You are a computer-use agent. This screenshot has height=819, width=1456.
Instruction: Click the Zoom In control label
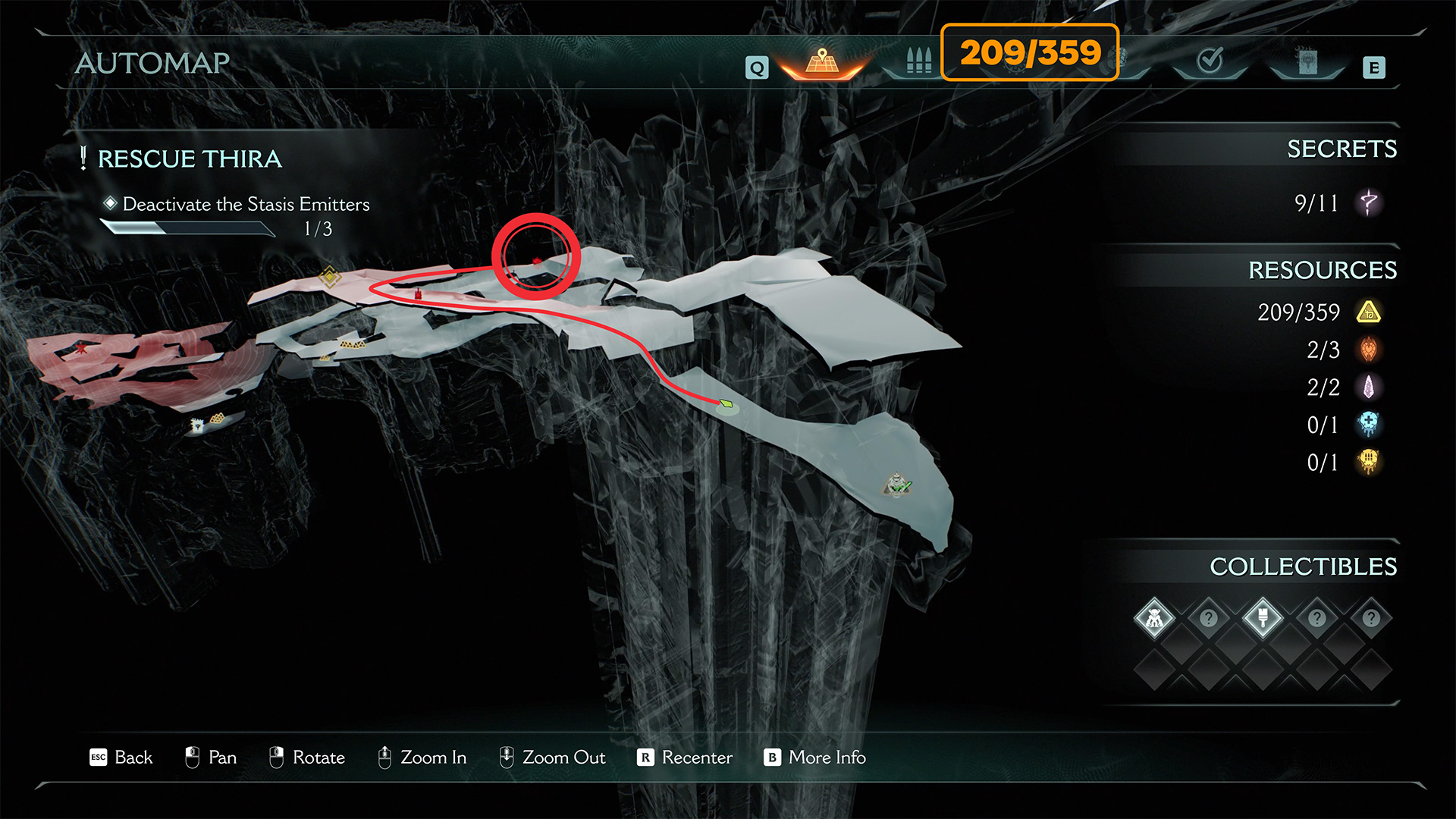click(x=422, y=758)
